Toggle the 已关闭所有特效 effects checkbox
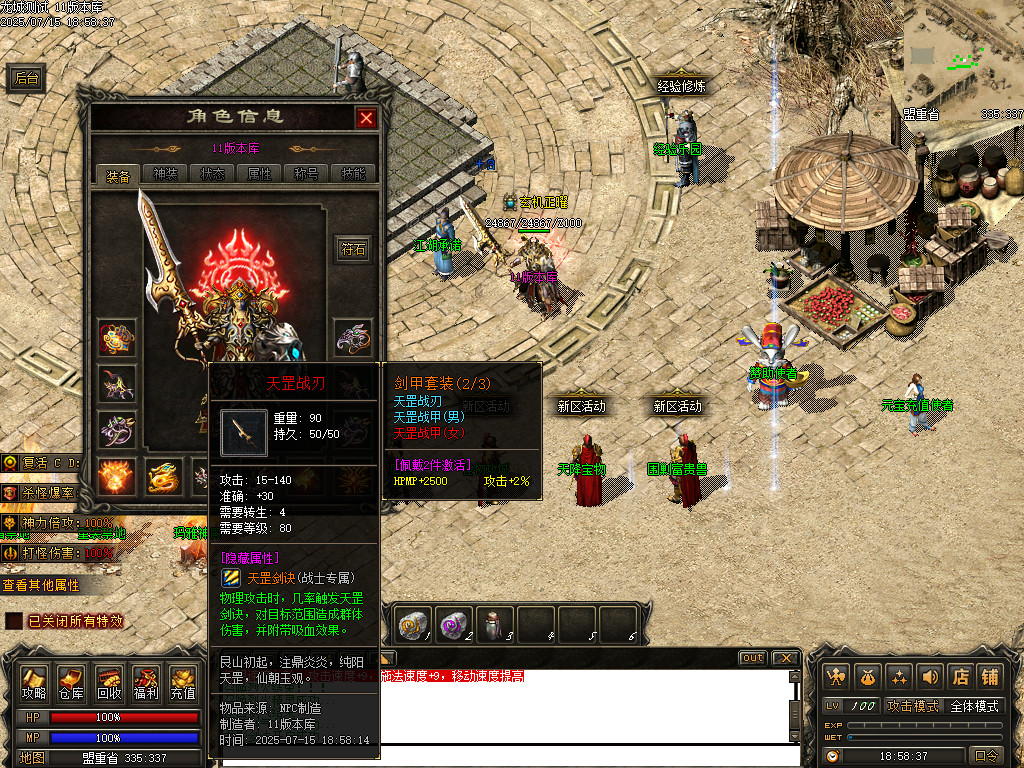 14,621
